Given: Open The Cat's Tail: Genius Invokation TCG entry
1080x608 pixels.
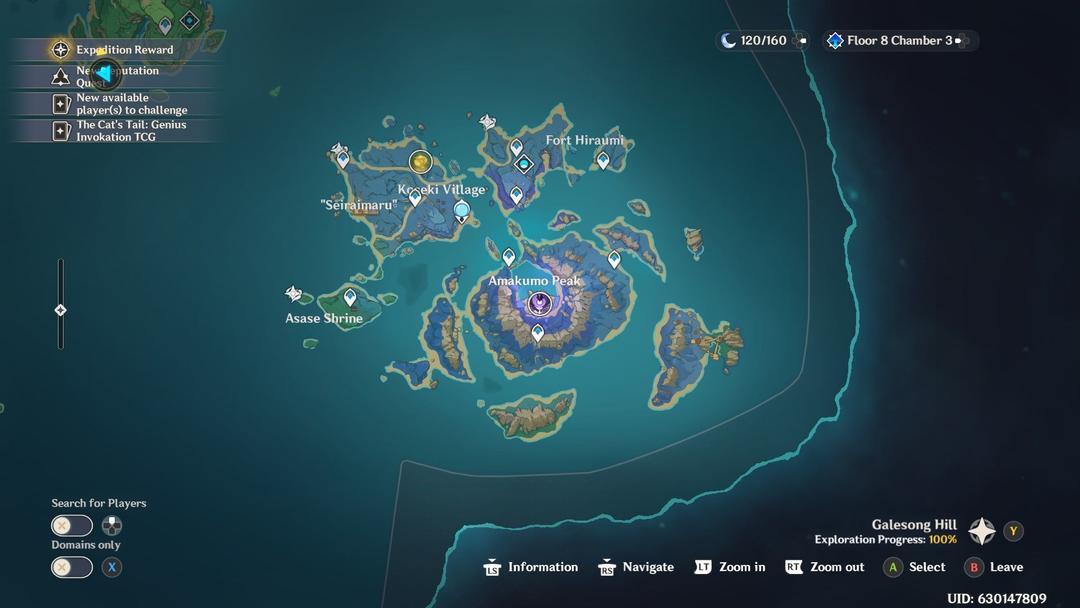Looking at the screenshot, I should (121, 131).
